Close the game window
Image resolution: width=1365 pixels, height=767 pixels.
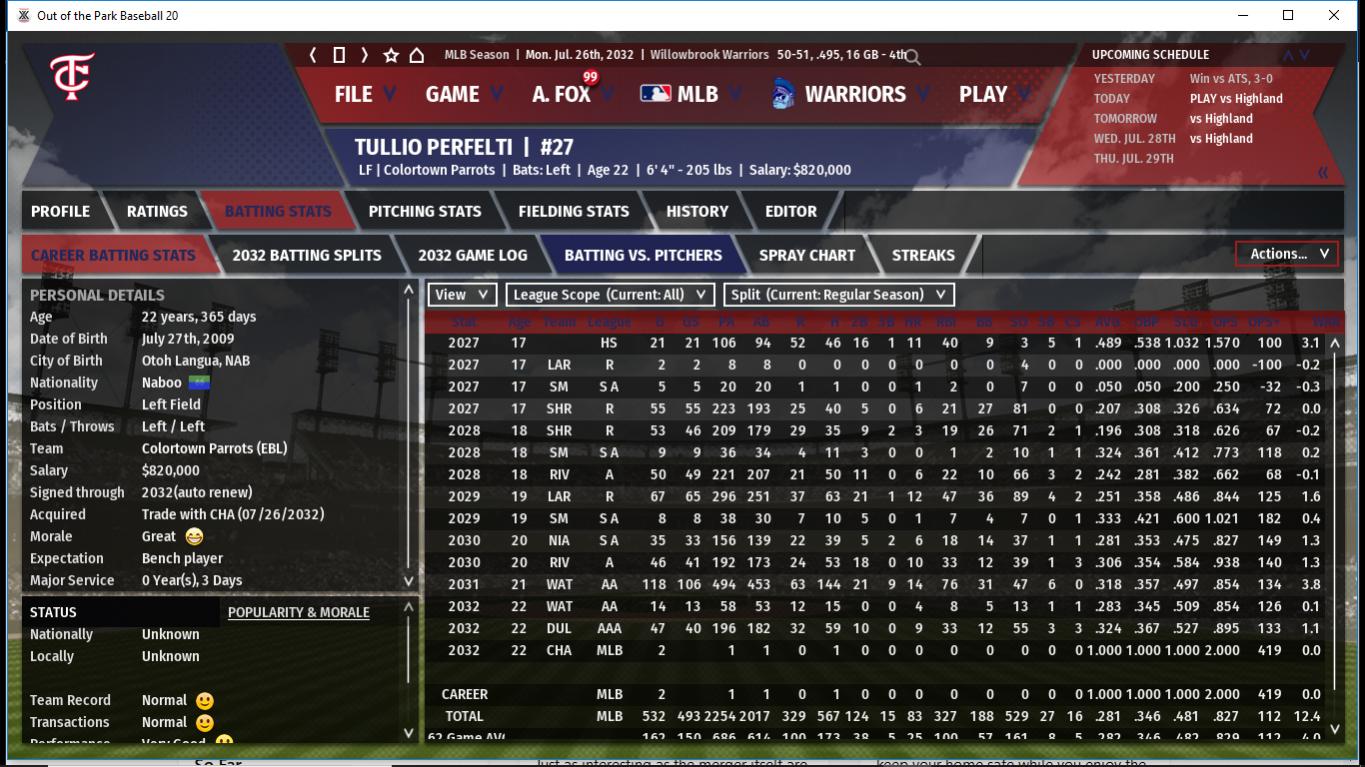pyautogui.click(x=1333, y=15)
